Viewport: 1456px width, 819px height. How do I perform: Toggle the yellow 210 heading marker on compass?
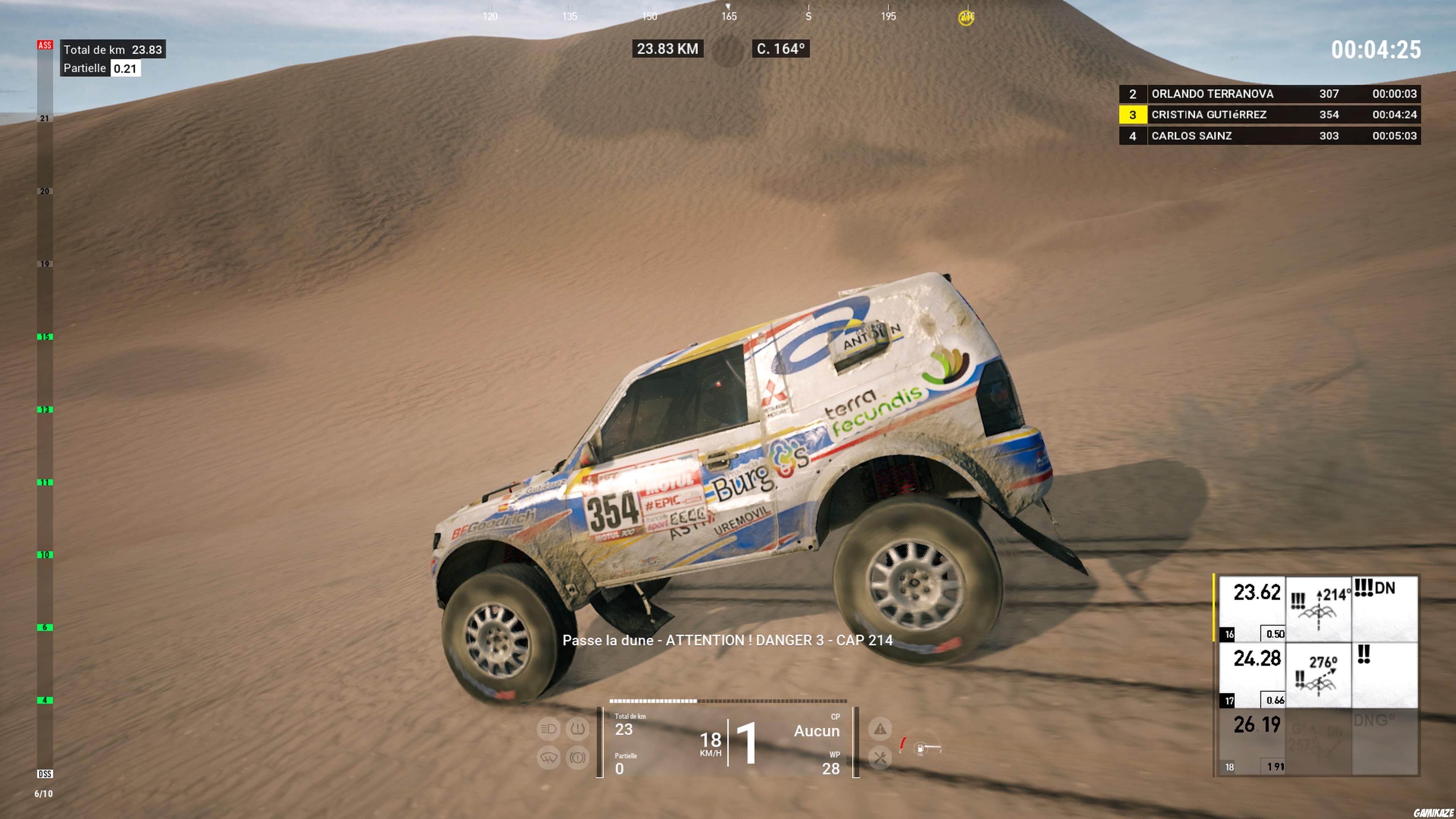coord(968,19)
